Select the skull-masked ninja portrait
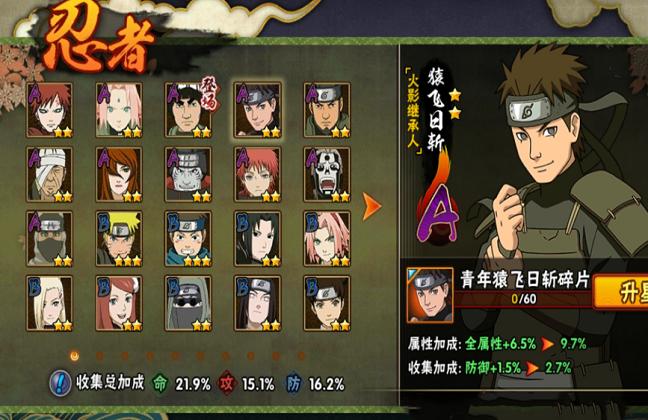 coord(326,175)
